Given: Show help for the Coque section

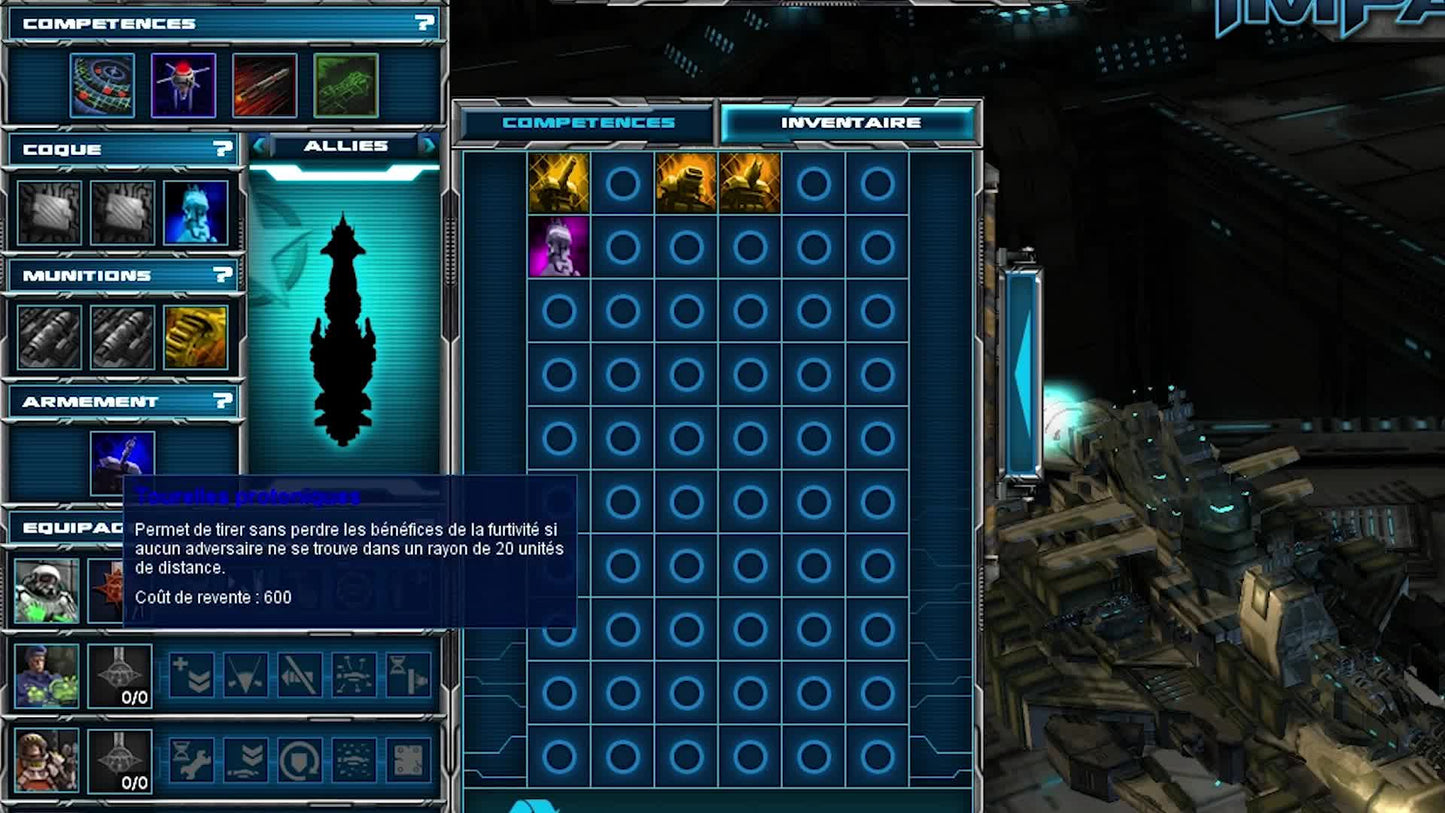Looking at the screenshot, I should tap(223, 149).
